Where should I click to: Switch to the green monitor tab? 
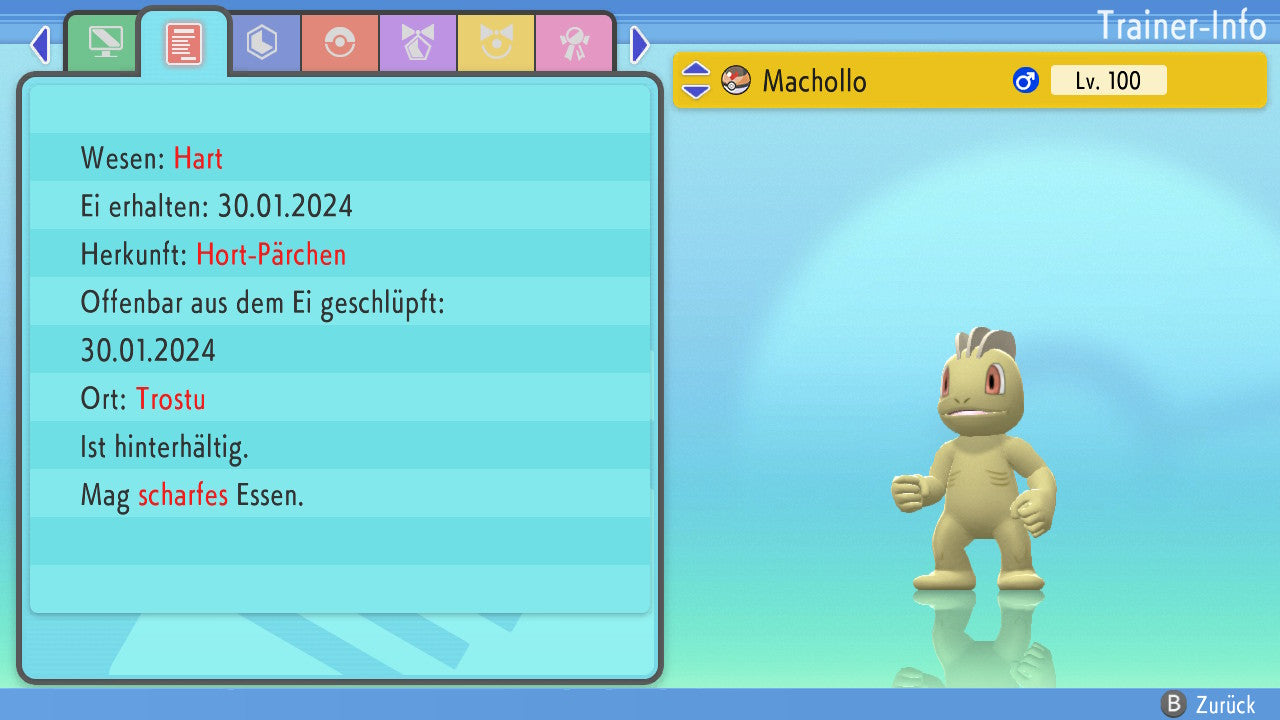[104, 43]
